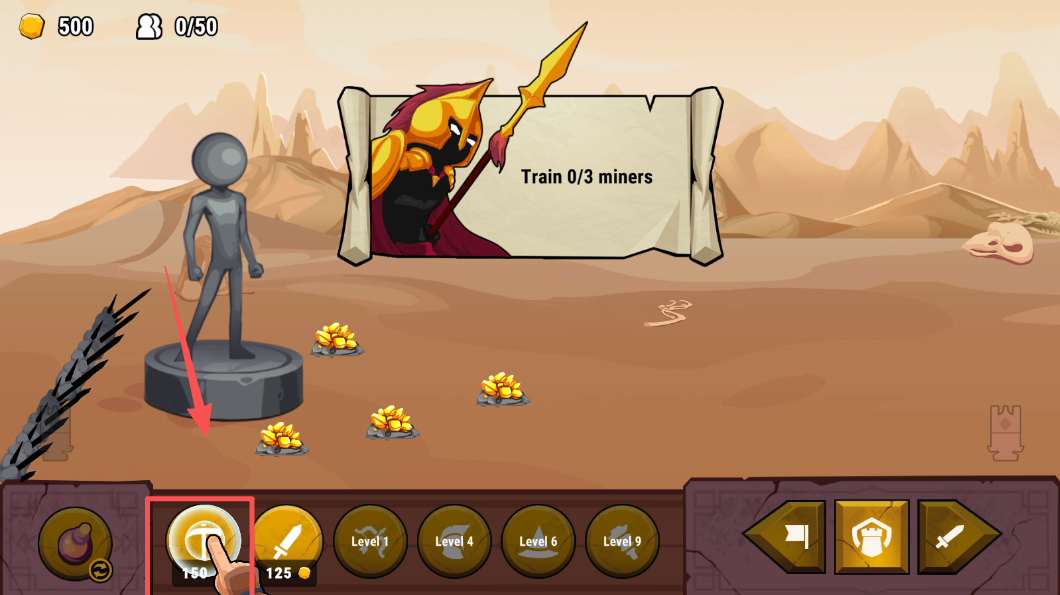Screen dimensions: 1060x595
Task: Open the purple potion swap button
Action: [75, 544]
